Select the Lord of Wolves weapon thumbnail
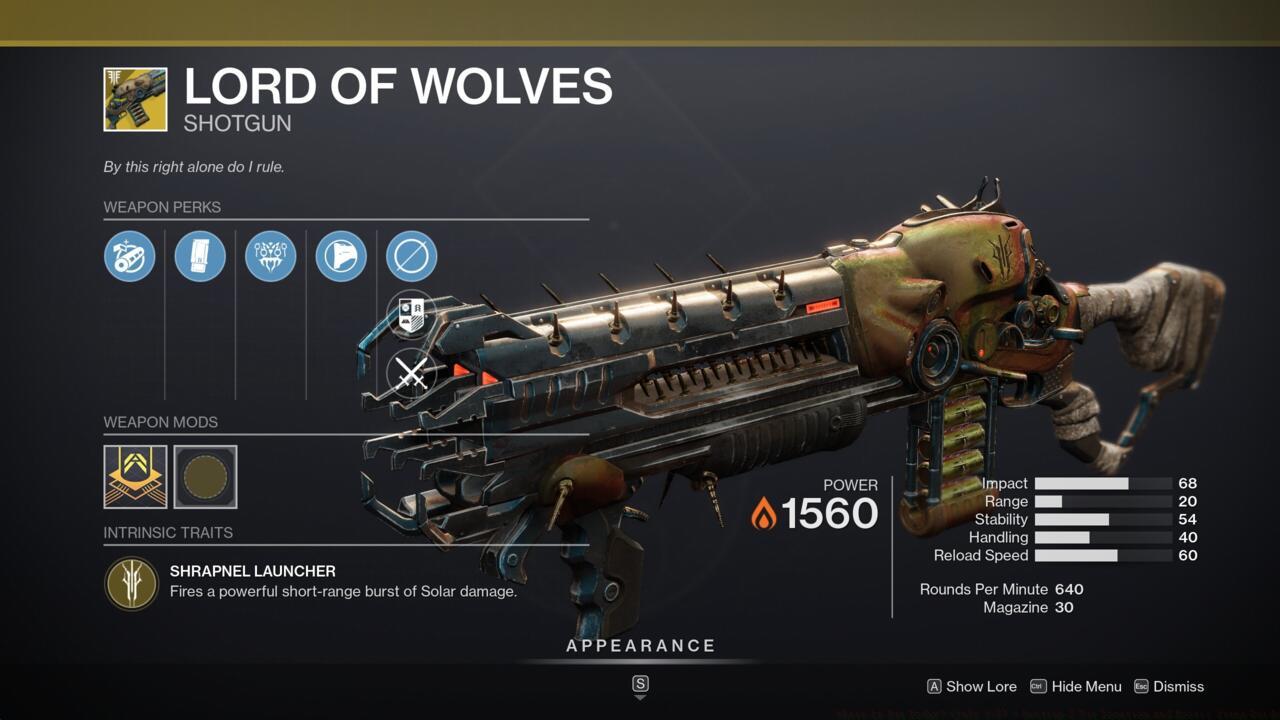This screenshot has height=720, width=1280. click(x=137, y=97)
